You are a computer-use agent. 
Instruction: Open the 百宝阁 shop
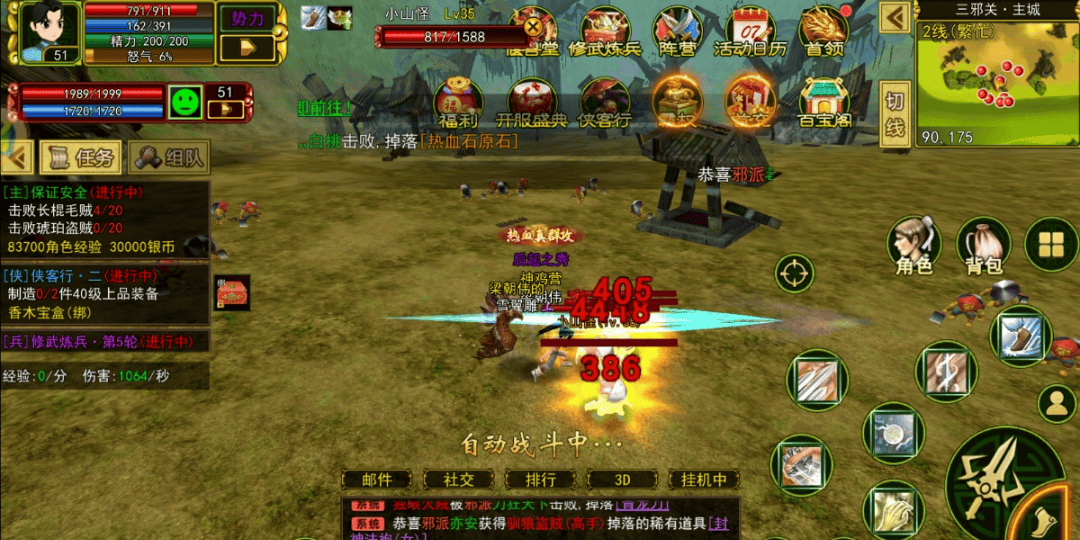pyautogui.click(x=823, y=104)
